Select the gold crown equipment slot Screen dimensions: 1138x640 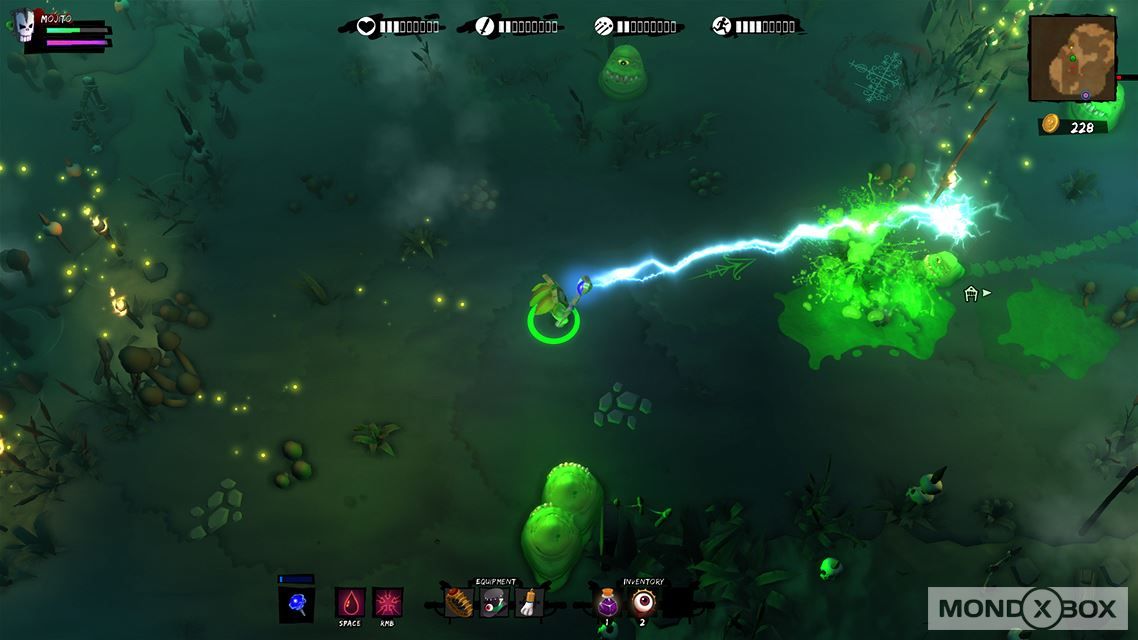[459, 602]
